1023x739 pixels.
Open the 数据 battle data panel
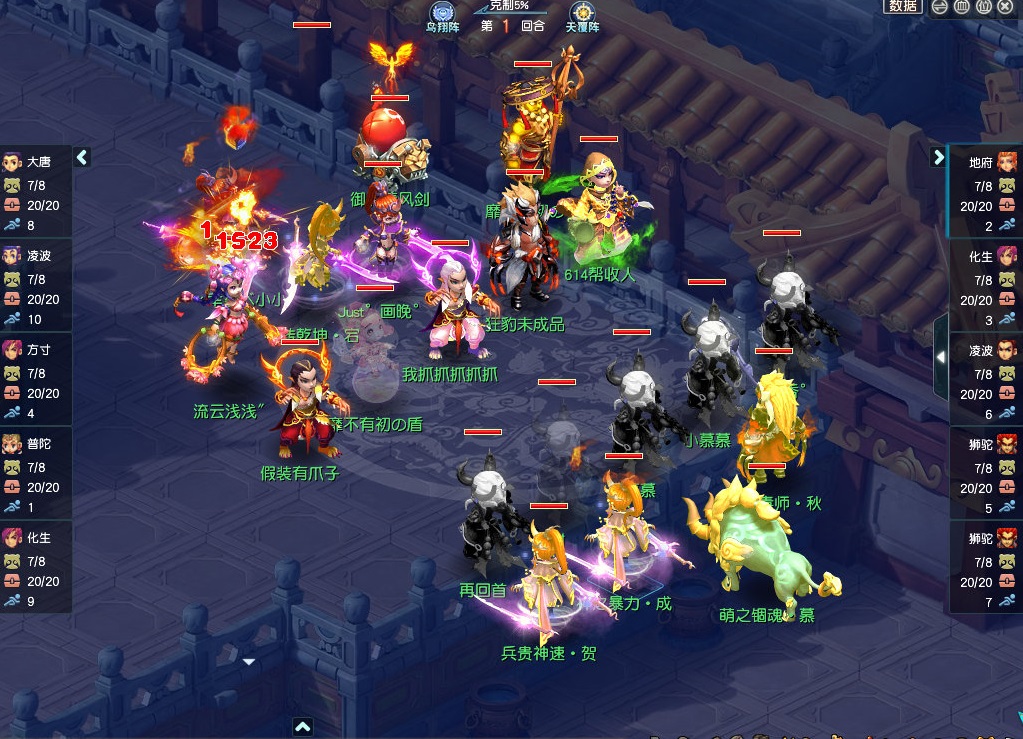point(902,6)
